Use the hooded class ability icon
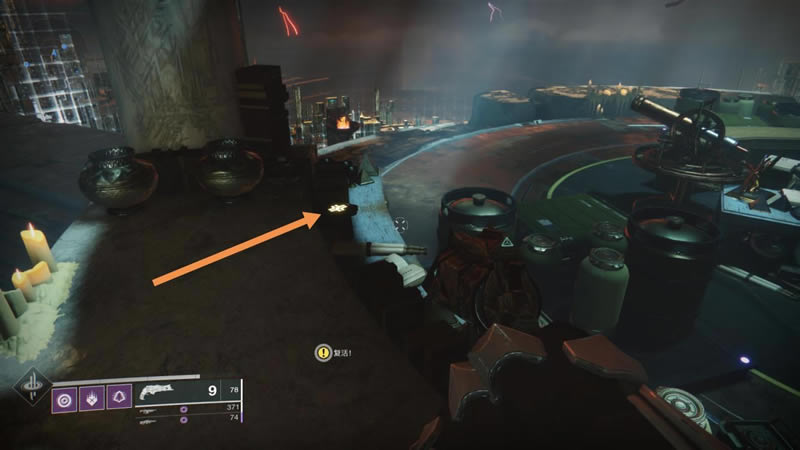The width and height of the screenshot is (800, 450). coord(119,398)
